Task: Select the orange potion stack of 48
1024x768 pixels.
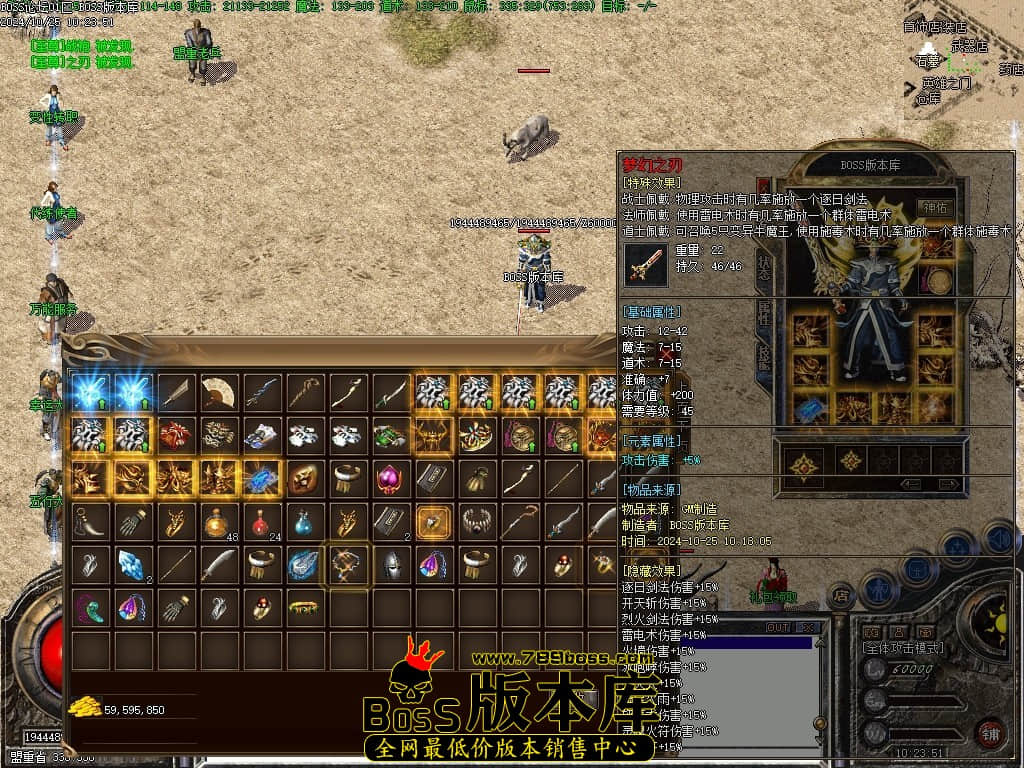Action: click(x=218, y=521)
